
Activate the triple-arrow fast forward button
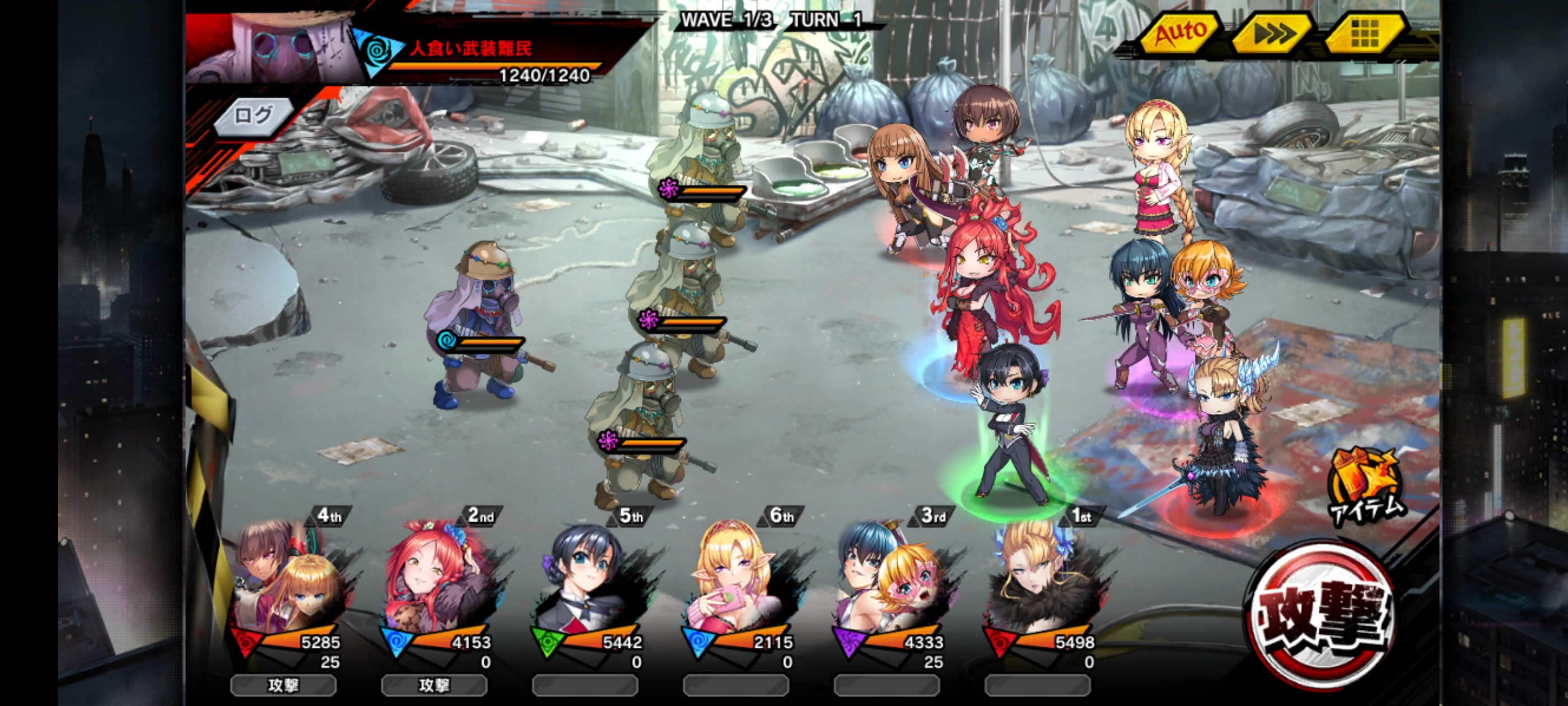1272,34
